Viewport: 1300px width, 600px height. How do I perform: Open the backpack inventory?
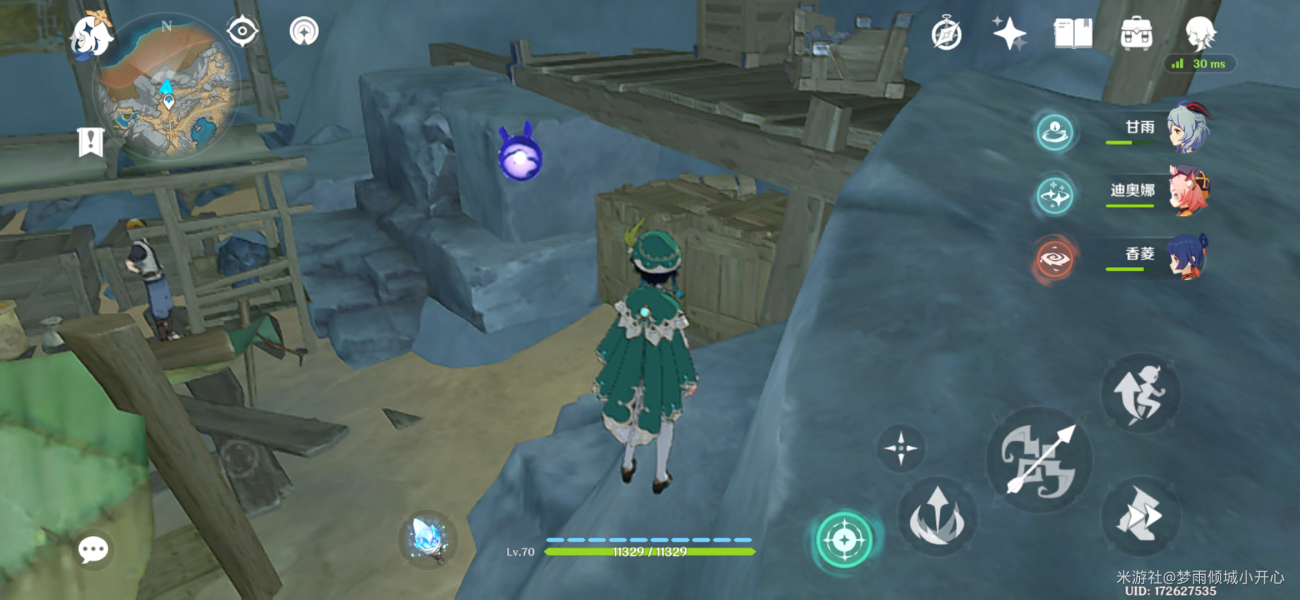click(1136, 34)
